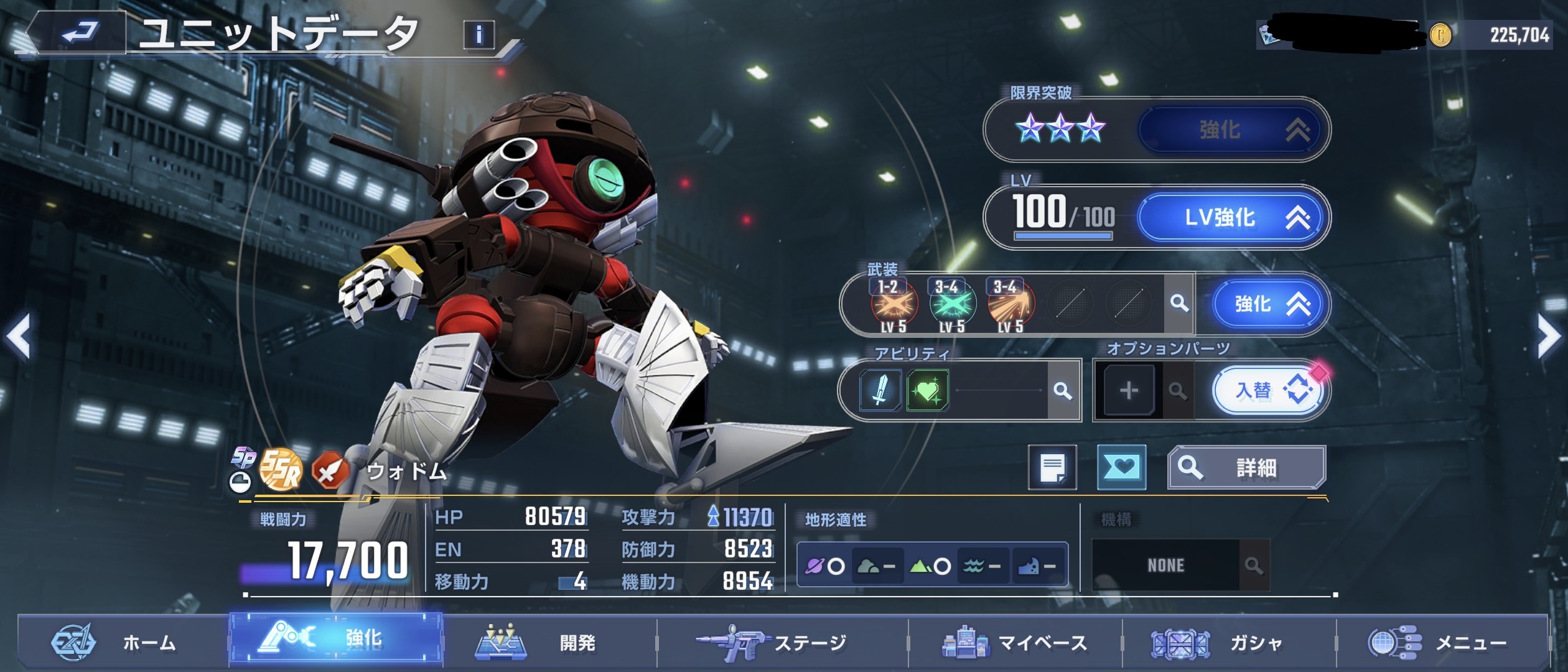
Task: Open weapon 強化 upgrade button
Action: click(1270, 304)
